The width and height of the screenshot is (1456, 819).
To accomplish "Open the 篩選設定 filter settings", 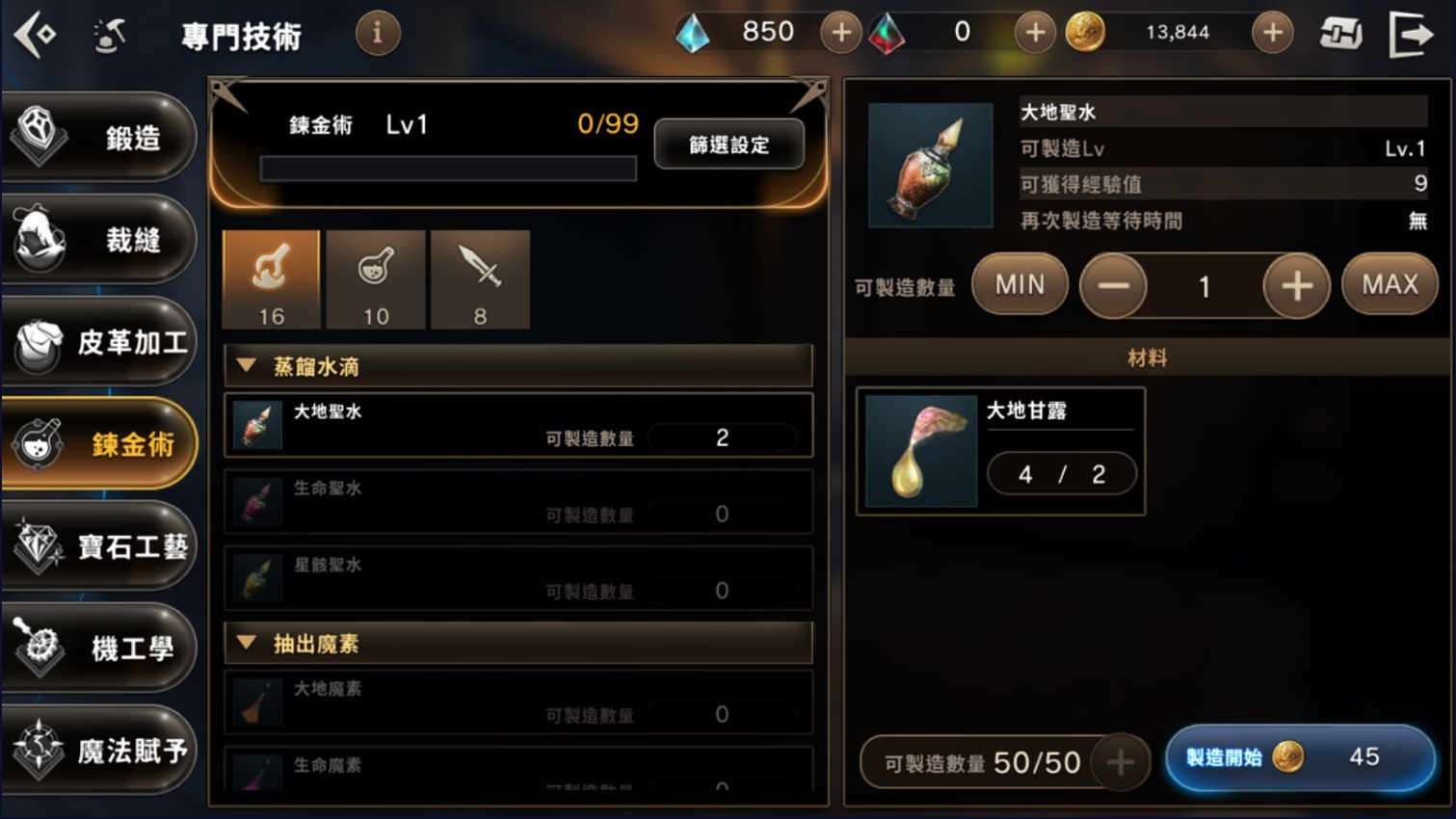I will click(x=728, y=144).
